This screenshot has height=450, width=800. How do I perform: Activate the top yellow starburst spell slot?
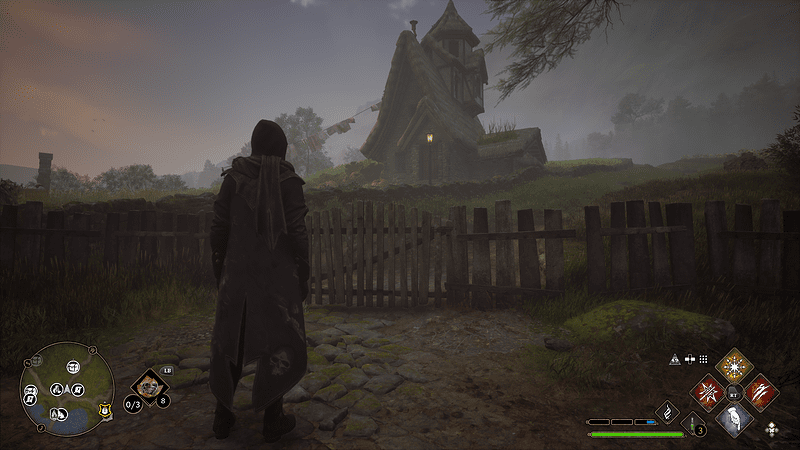[x=735, y=364]
